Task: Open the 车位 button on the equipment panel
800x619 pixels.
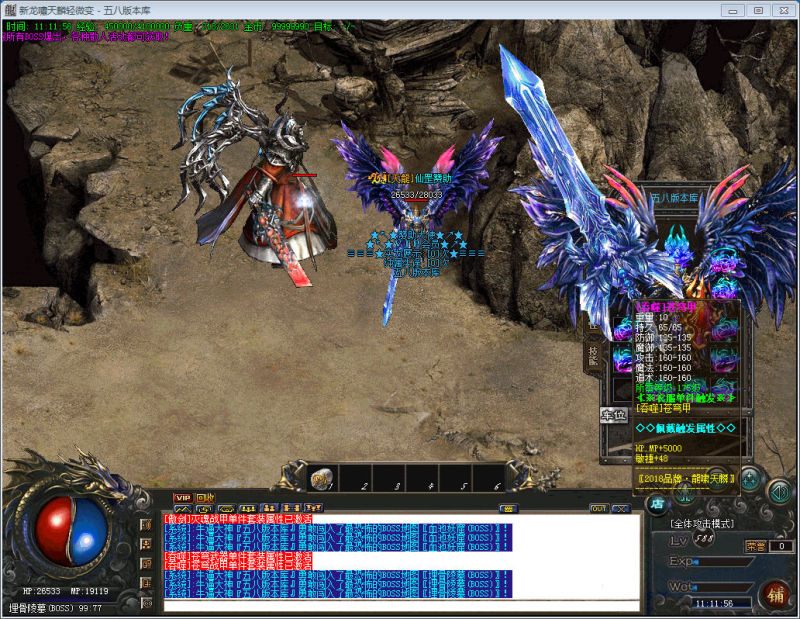Action: click(612, 414)
